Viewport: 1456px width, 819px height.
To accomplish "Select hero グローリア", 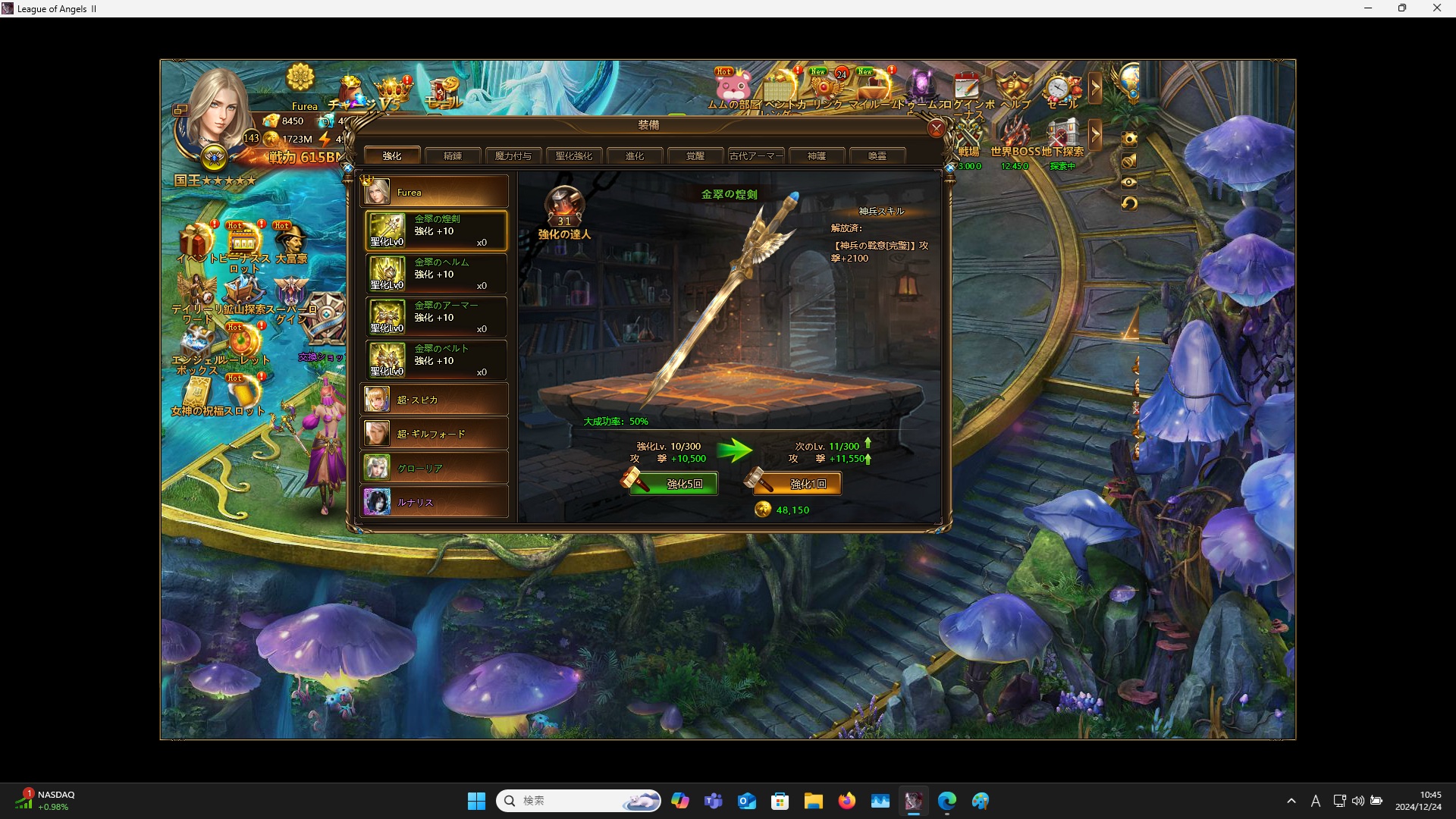I will [x=435, y=468].
